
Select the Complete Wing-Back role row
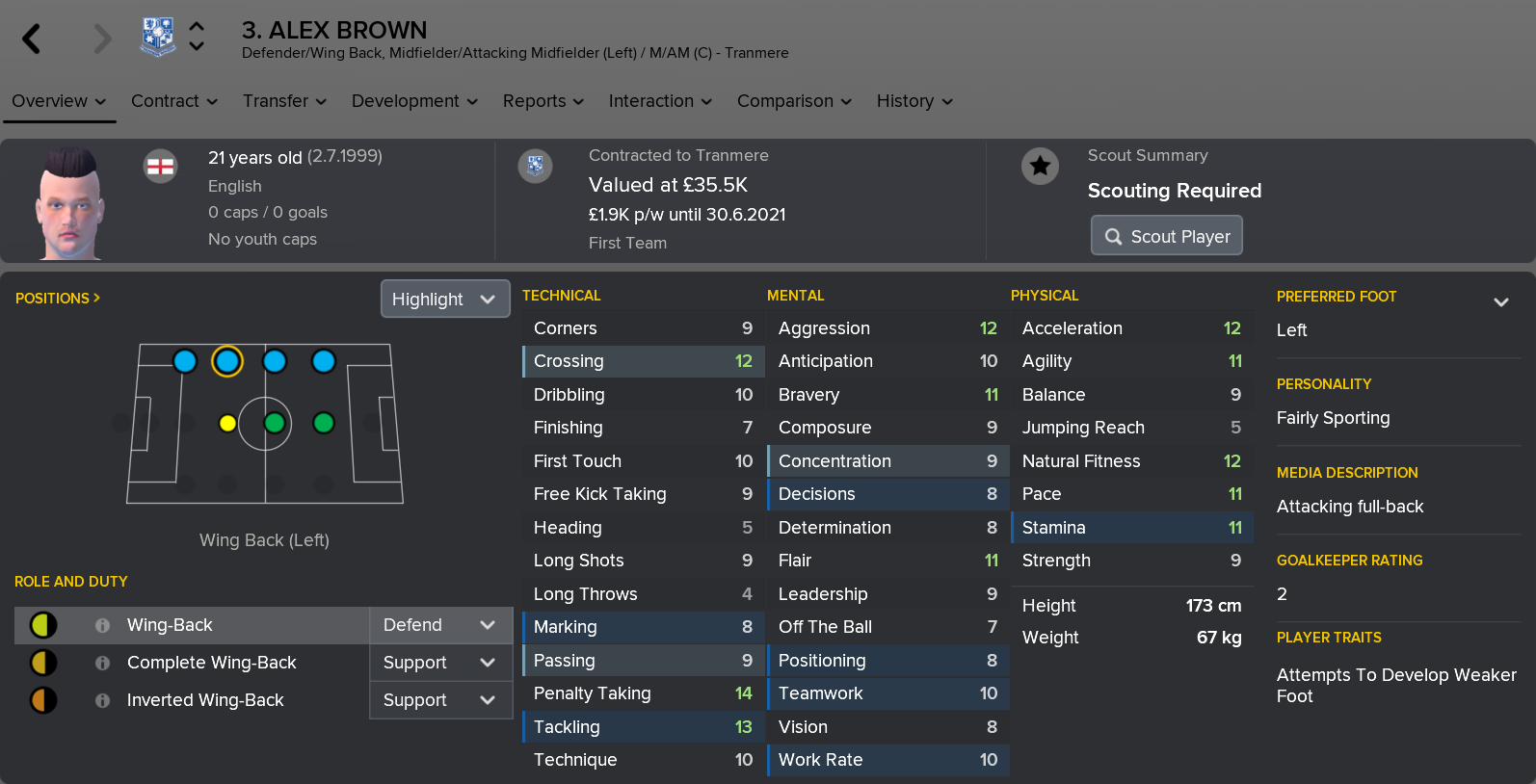(x=211, y=663)
